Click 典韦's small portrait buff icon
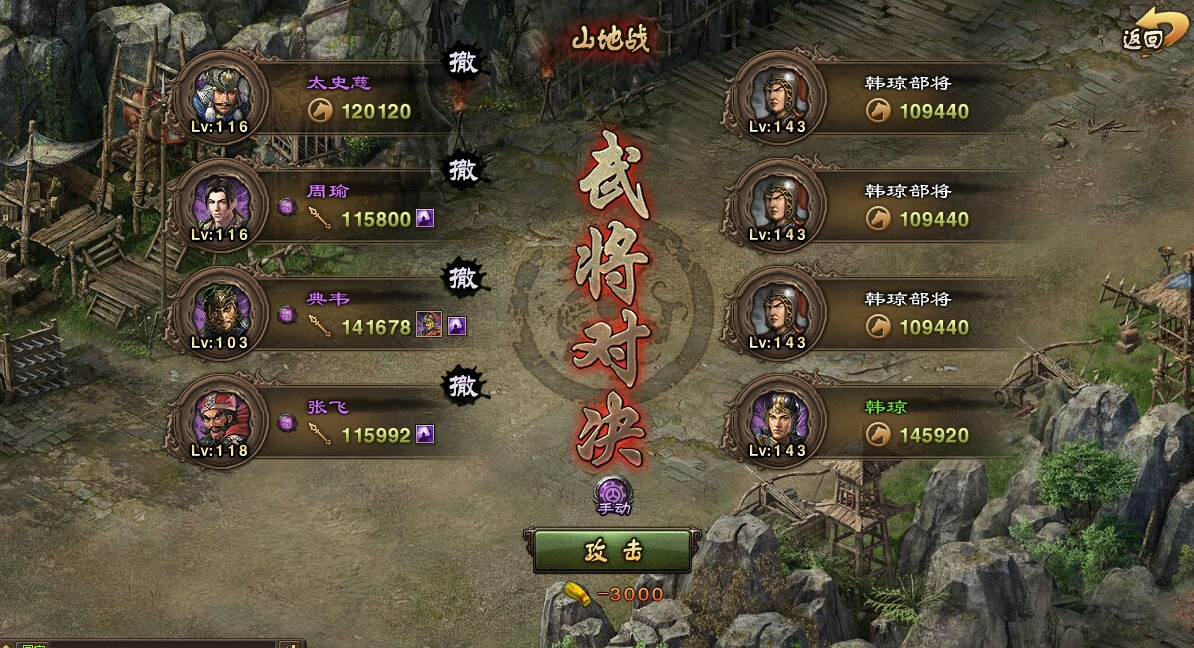This screenshot has height=648, width=1194. (429, 325)
